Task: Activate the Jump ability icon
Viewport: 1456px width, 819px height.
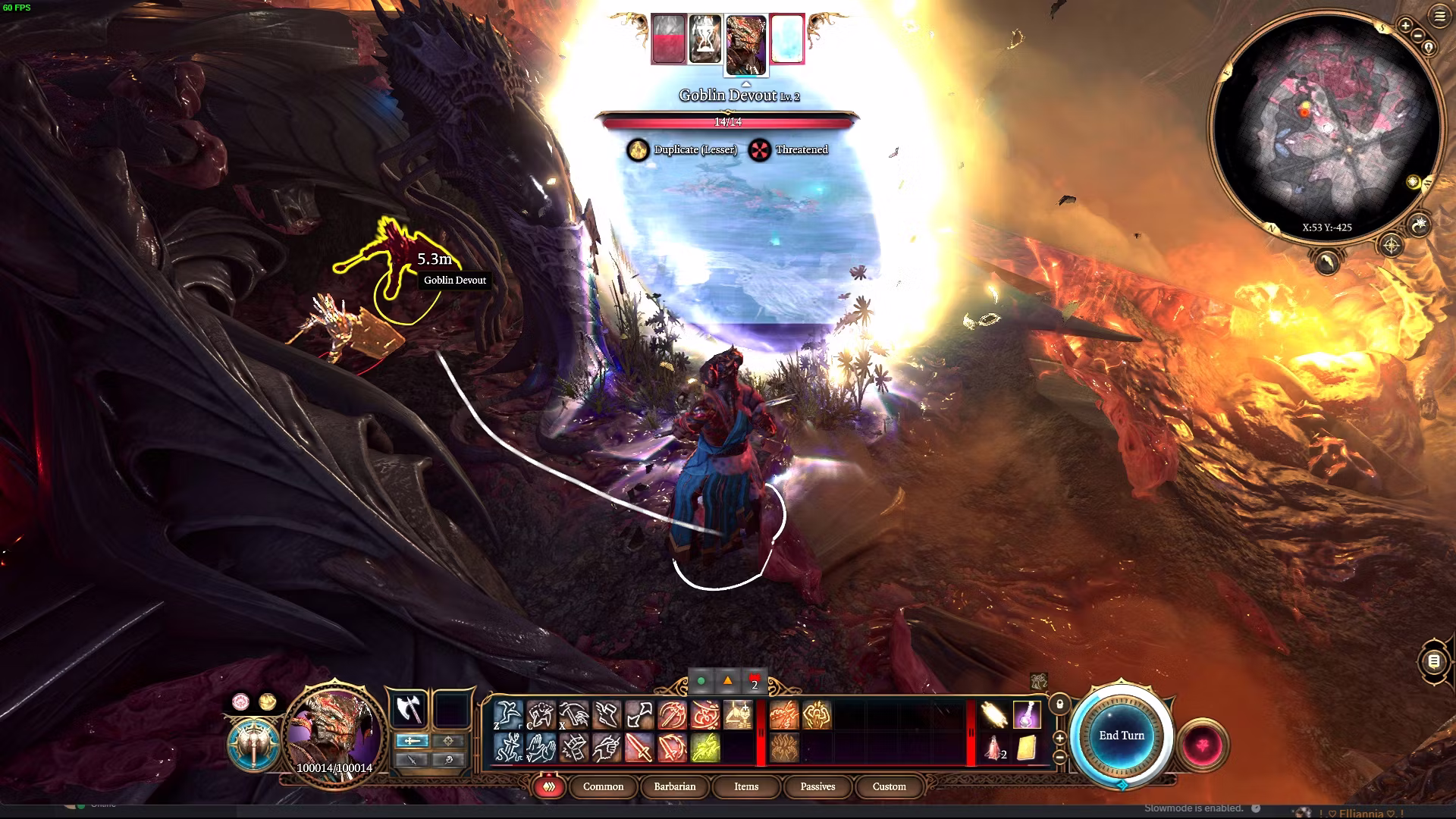Action: pyautogui.click(x=507, y=714)
